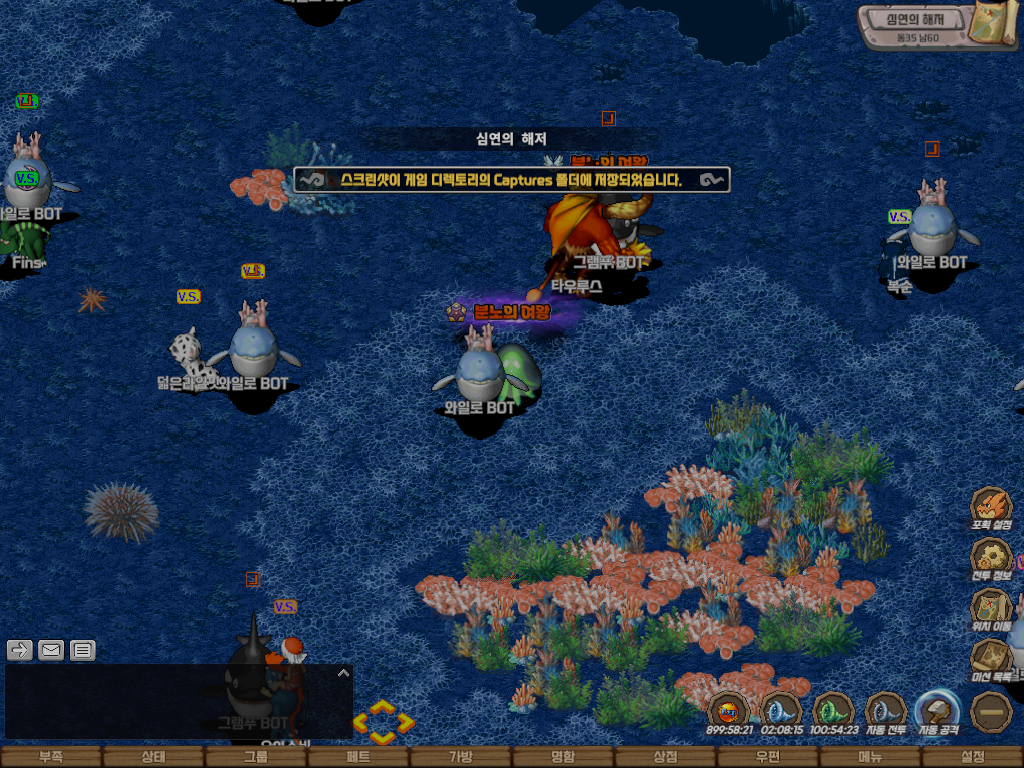The image size is (1024, 768).
Task: Open the 부족 (tribe) menu
Action: [51, 757]
